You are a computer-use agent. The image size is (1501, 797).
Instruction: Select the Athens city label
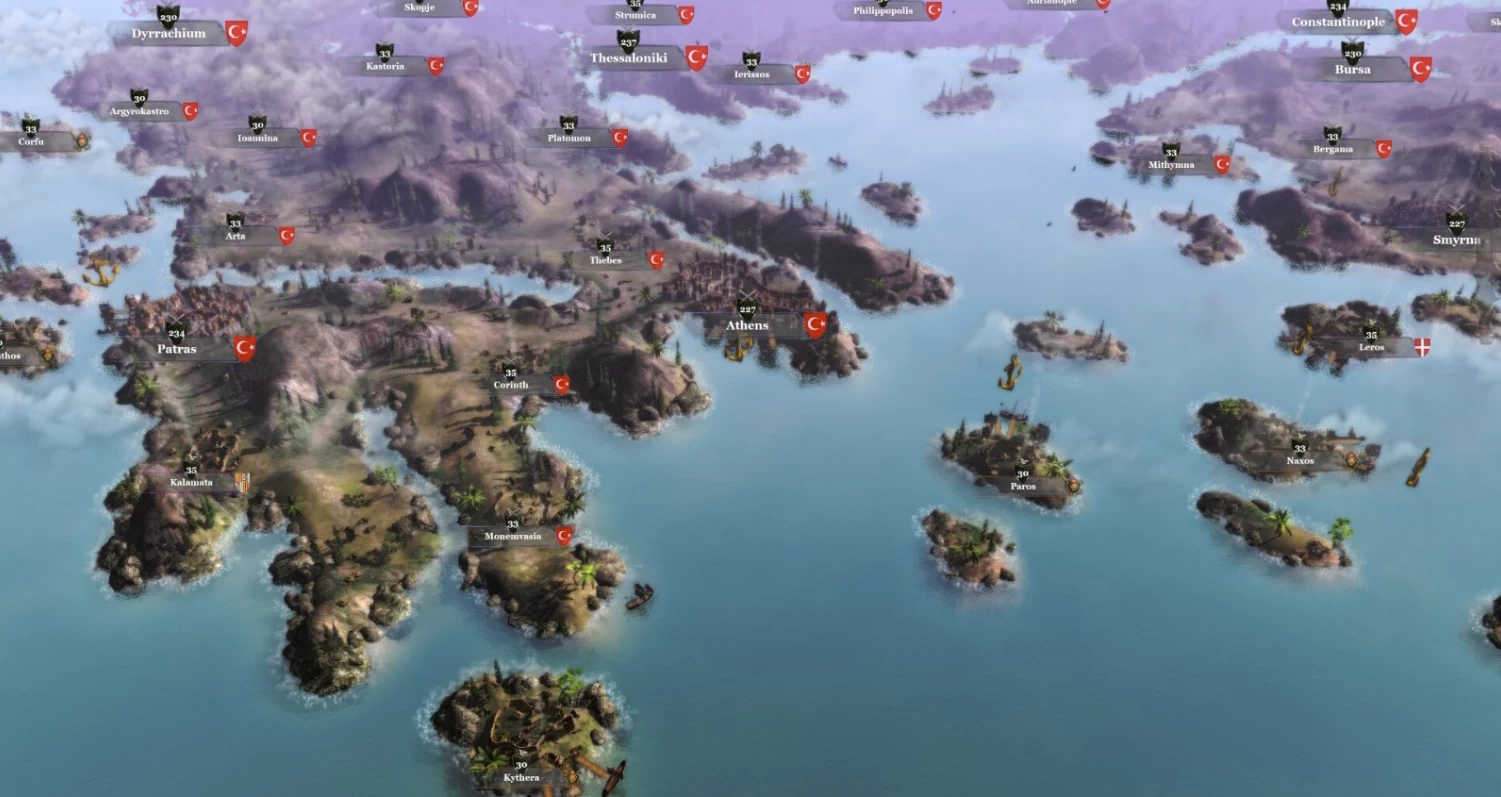pos(748,325)
